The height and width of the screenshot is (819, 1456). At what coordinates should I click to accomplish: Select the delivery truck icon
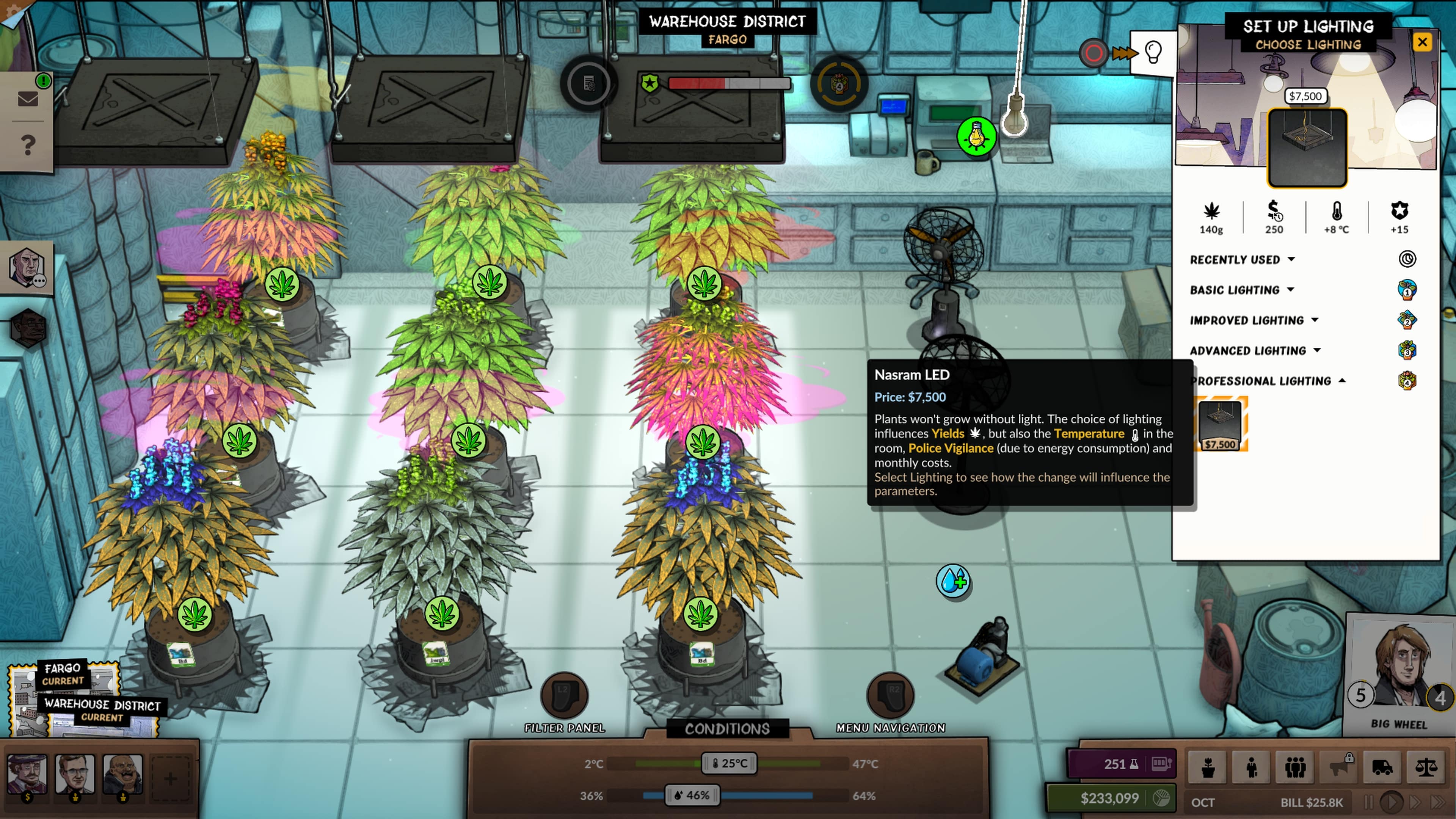pos(1383,768)
